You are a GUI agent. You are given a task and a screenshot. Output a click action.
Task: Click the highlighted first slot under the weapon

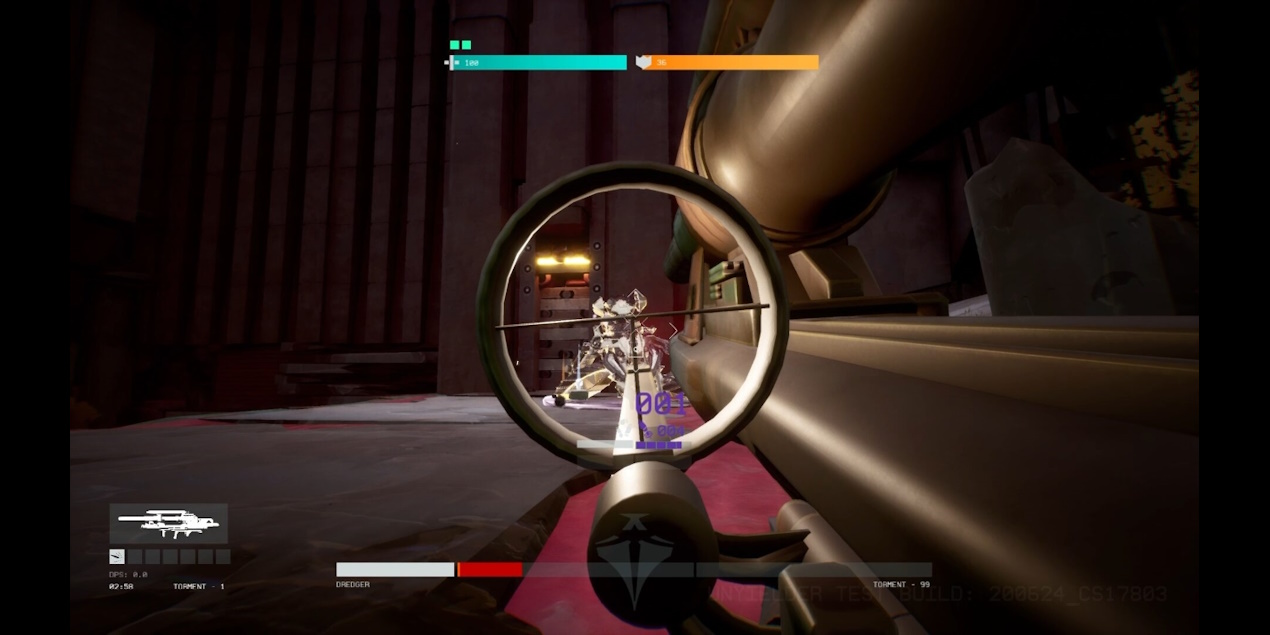click(117, 557)
